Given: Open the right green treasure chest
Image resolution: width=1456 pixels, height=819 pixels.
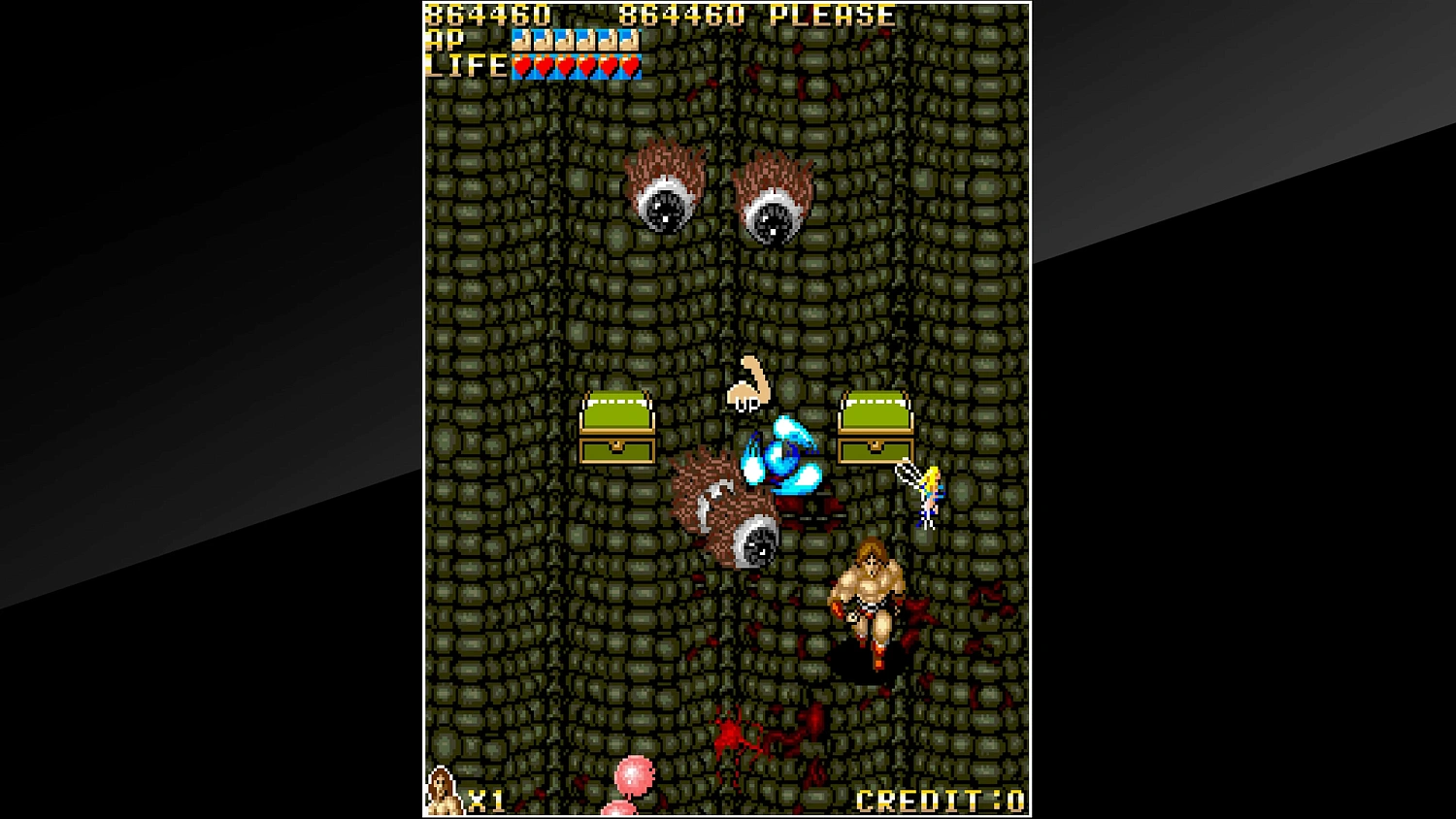Looking at the screenshot, I should pos(876,427).
